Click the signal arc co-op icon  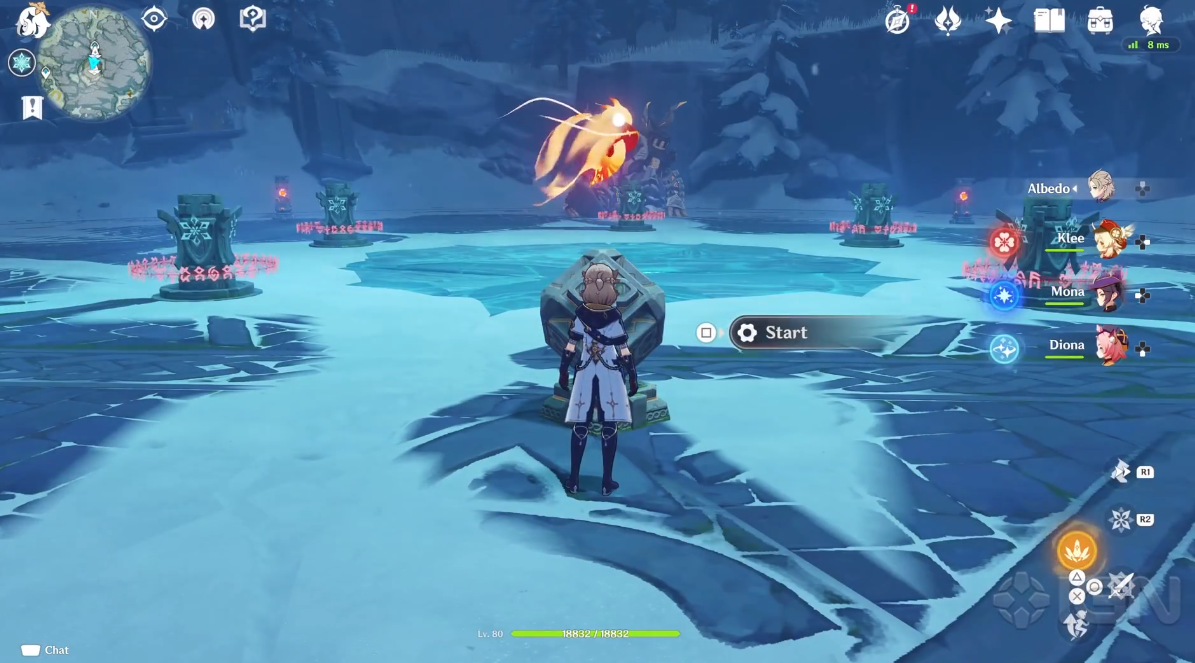pos(204,19)
